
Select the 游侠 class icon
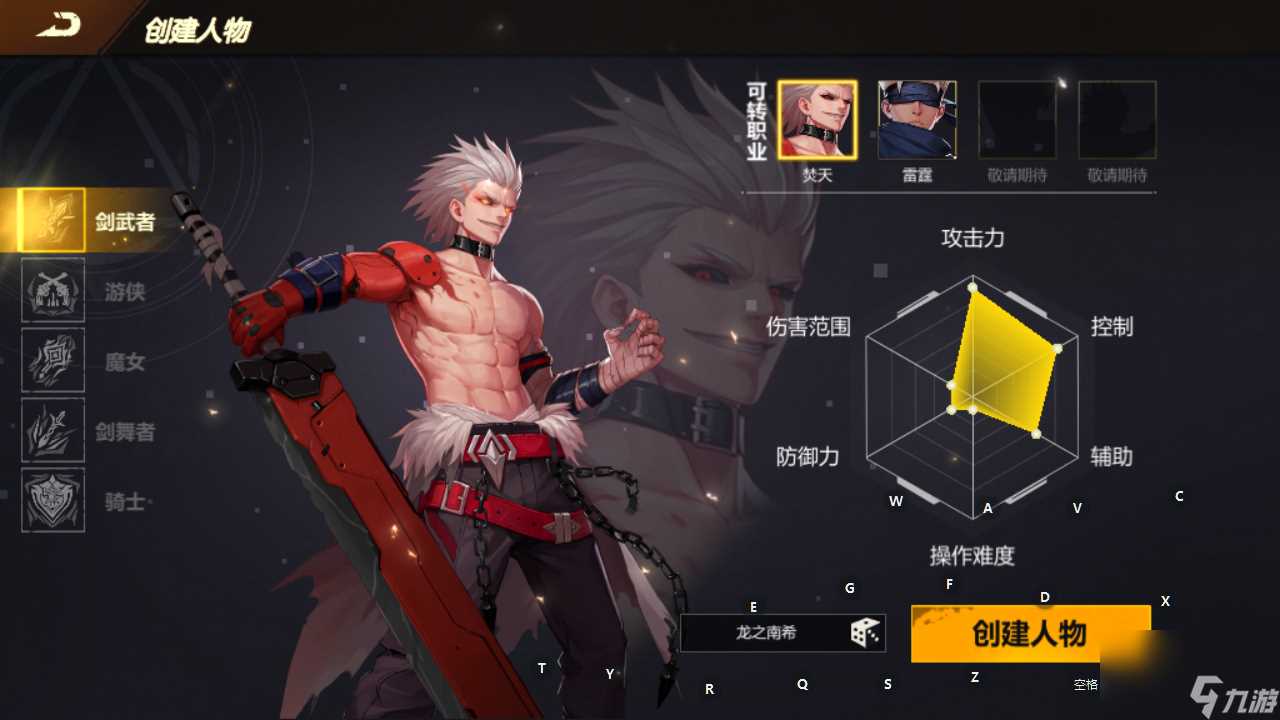[x=52, y=292]
